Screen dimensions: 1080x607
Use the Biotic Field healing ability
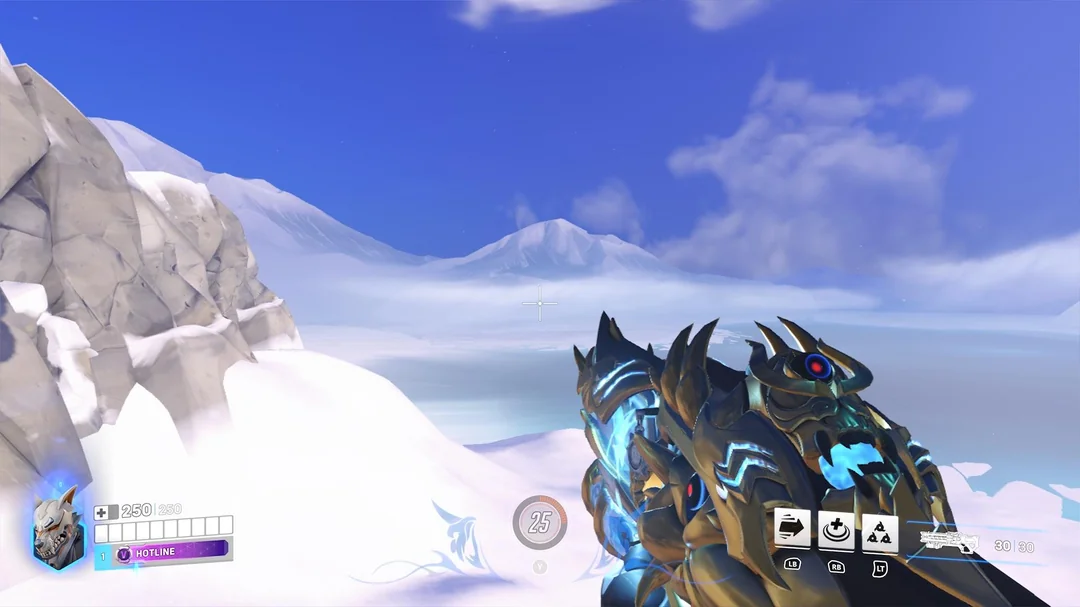tap(836, 530)
